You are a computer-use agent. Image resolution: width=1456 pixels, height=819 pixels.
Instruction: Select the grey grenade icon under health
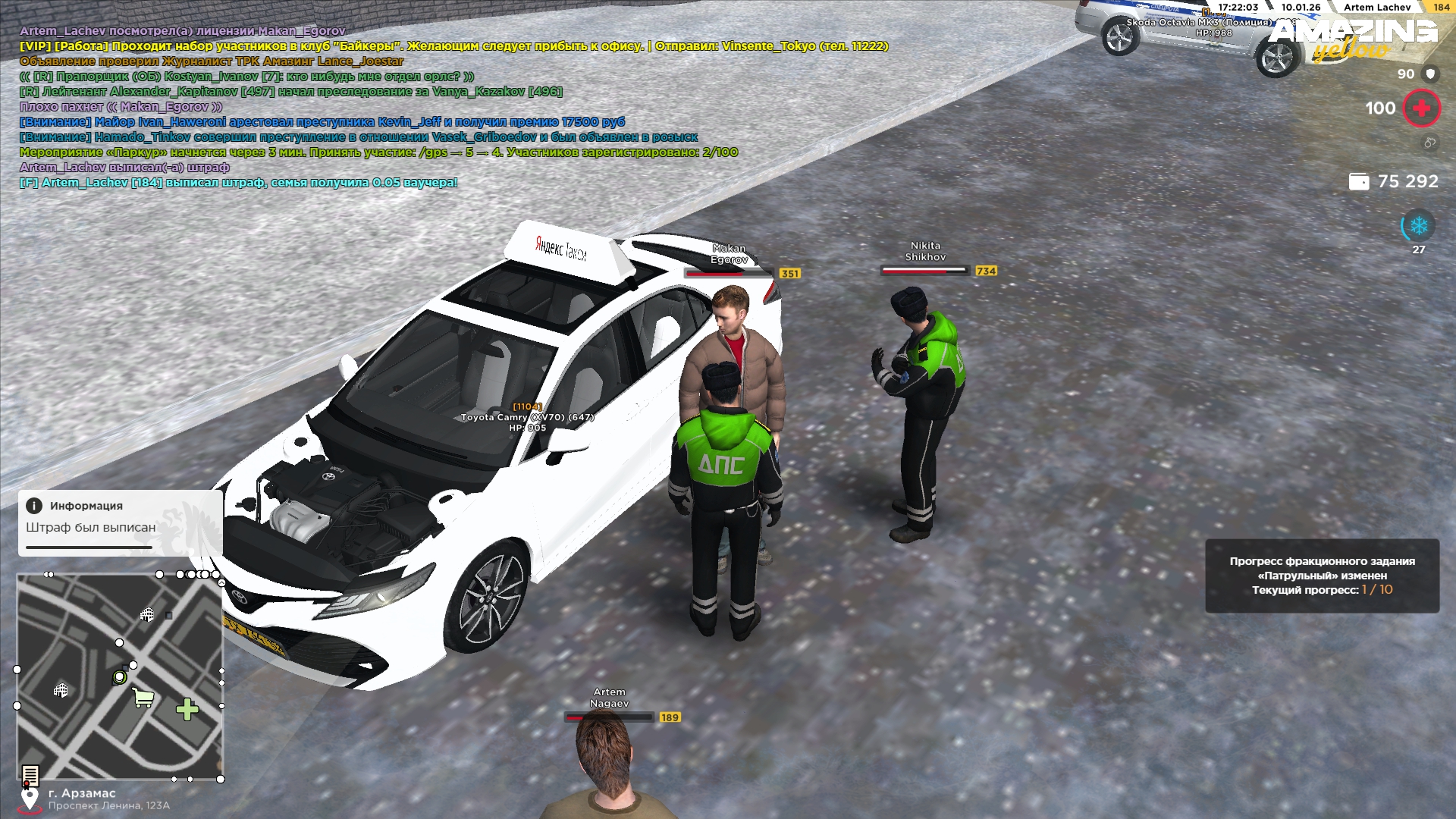point(1429,143)
